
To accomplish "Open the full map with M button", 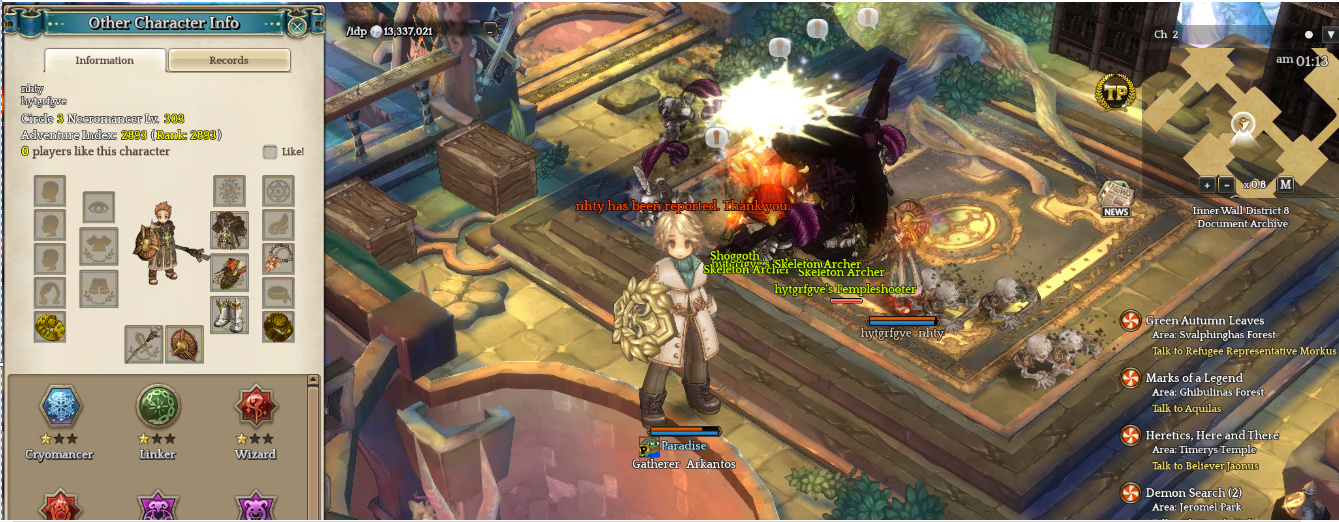I will 1285,184.
